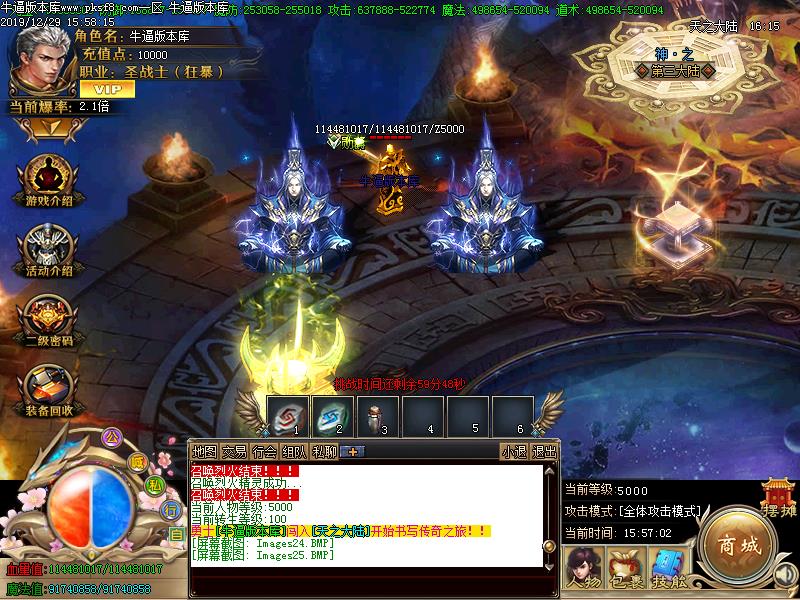The height and width of the screenshot is (600, 800).
Task: Click the 小退 return-to-character-select button
Action: tap(514, 451)
